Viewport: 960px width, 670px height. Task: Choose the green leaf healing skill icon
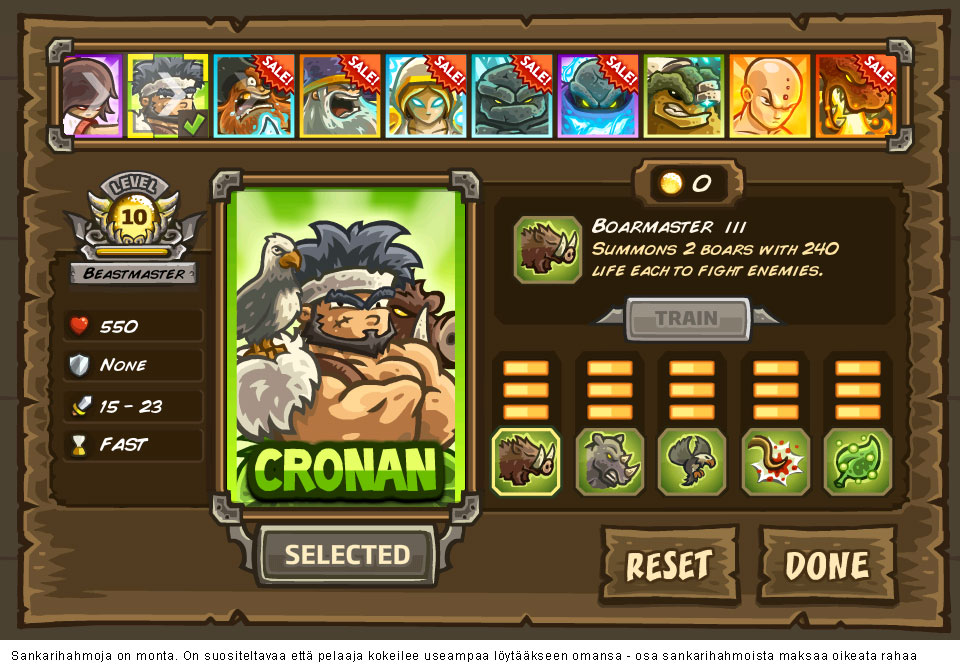(x=857, y=461)
